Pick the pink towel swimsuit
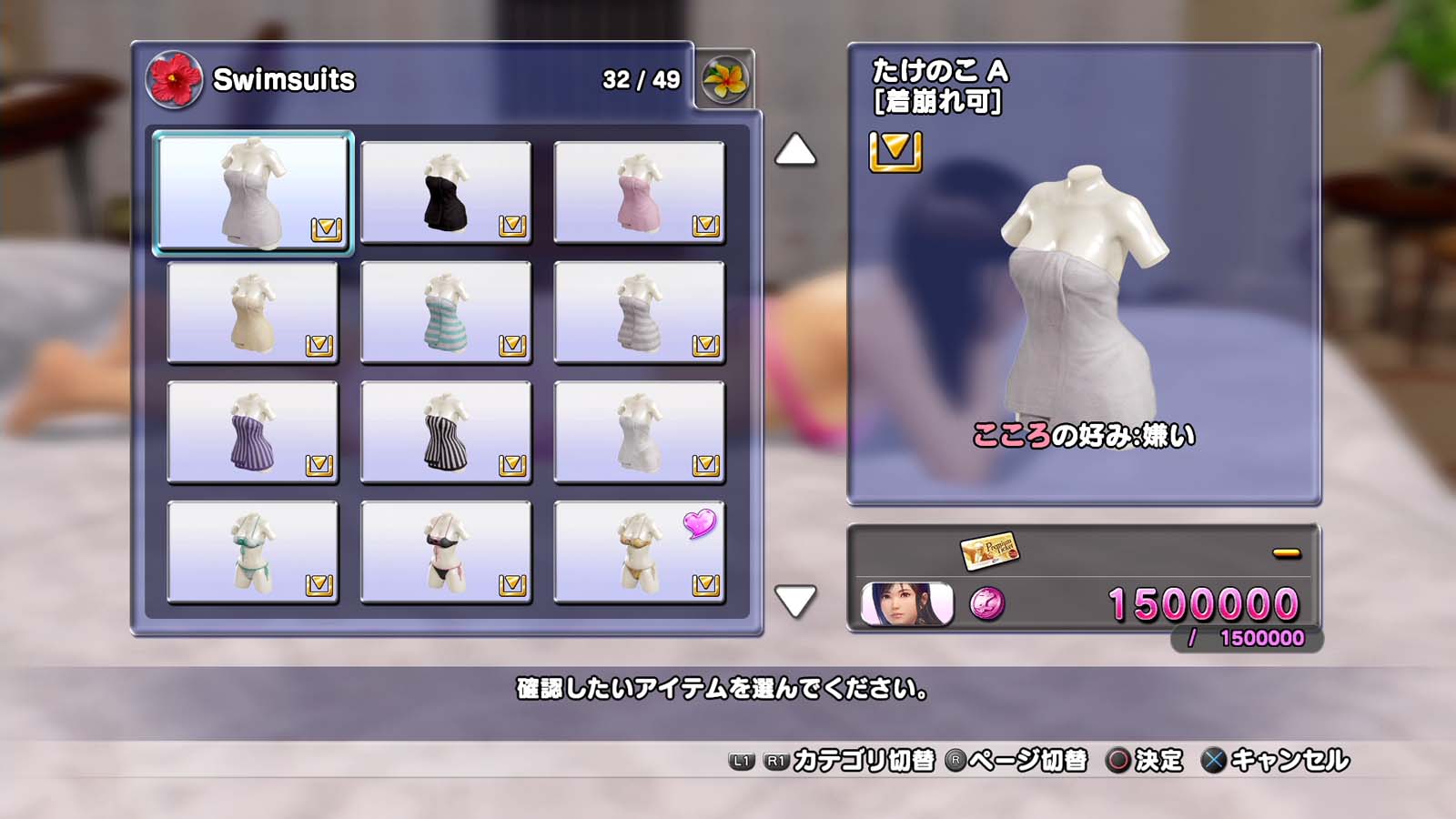Screen dimensions: 1456x819 pos(639,192)
